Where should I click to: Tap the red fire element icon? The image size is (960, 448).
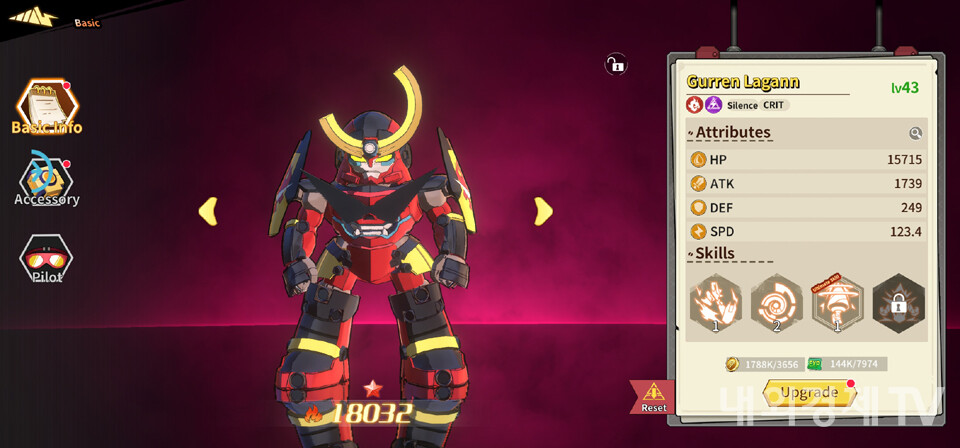coord(694,105)
